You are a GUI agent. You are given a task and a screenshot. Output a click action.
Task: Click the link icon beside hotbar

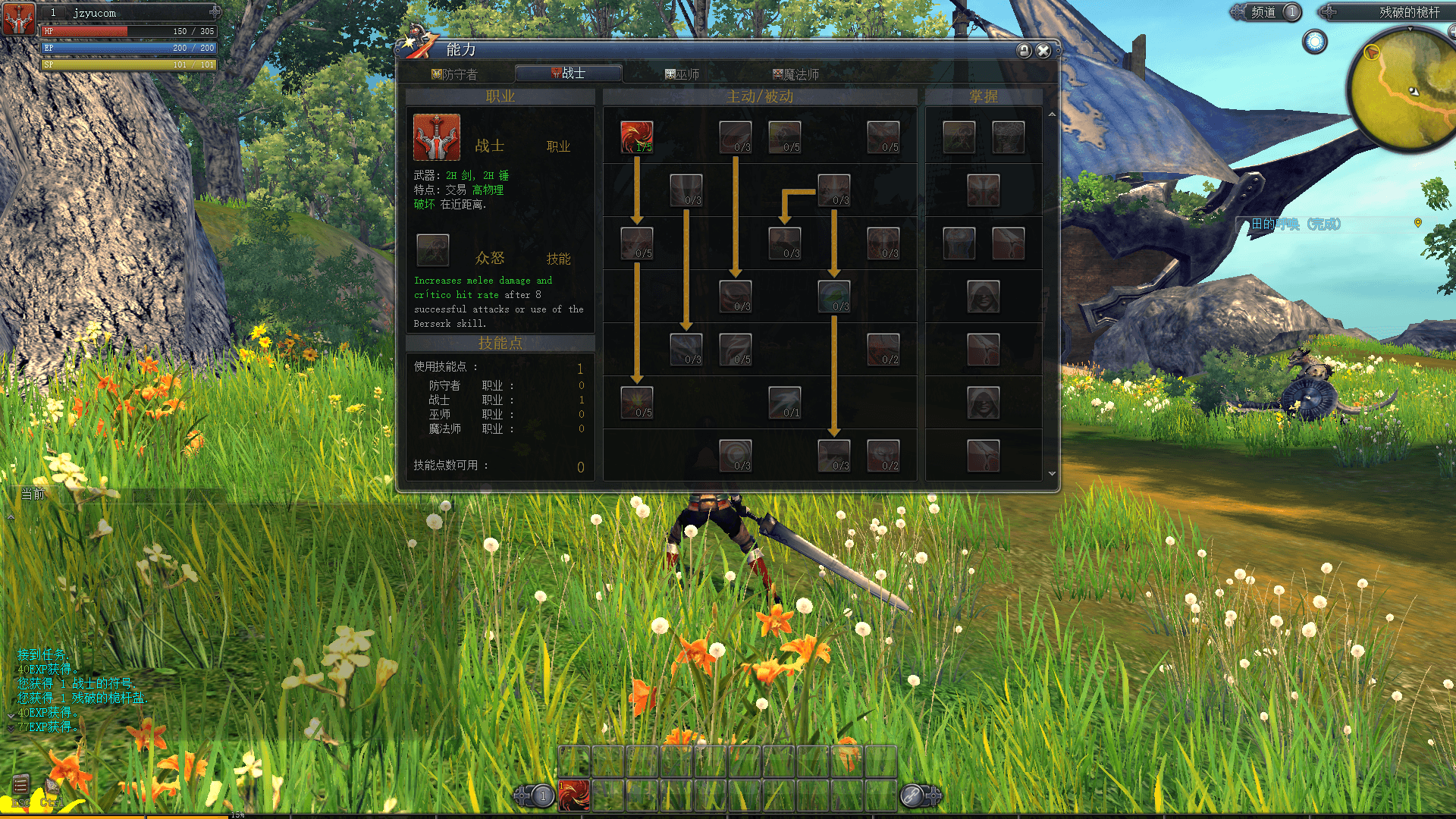(912, 796)
